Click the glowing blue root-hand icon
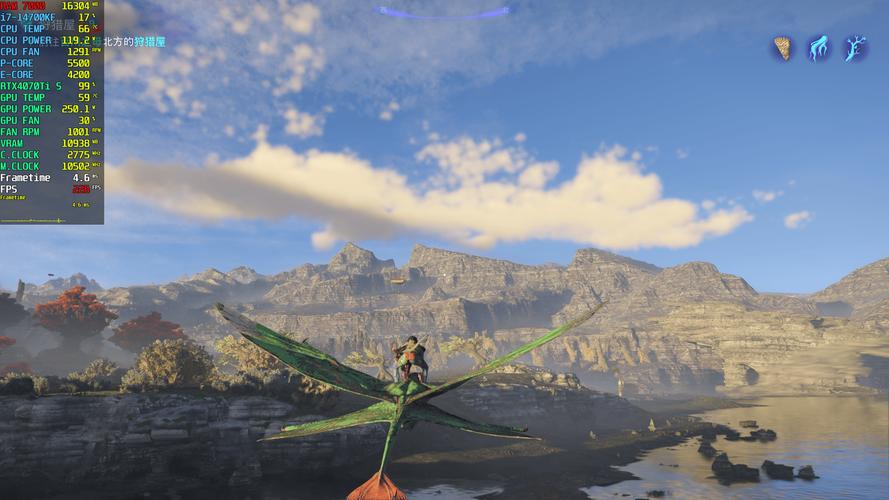This screenshot has height=500, width=889. coord(819,48)
